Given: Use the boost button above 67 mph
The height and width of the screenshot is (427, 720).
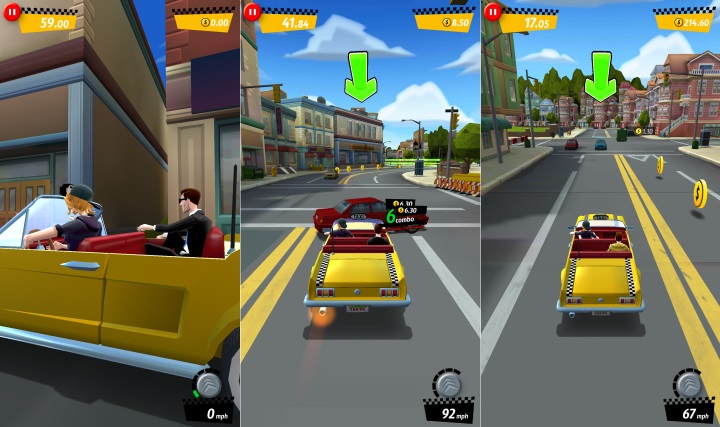Looking at the screenshot, I should tap(688, 384).
